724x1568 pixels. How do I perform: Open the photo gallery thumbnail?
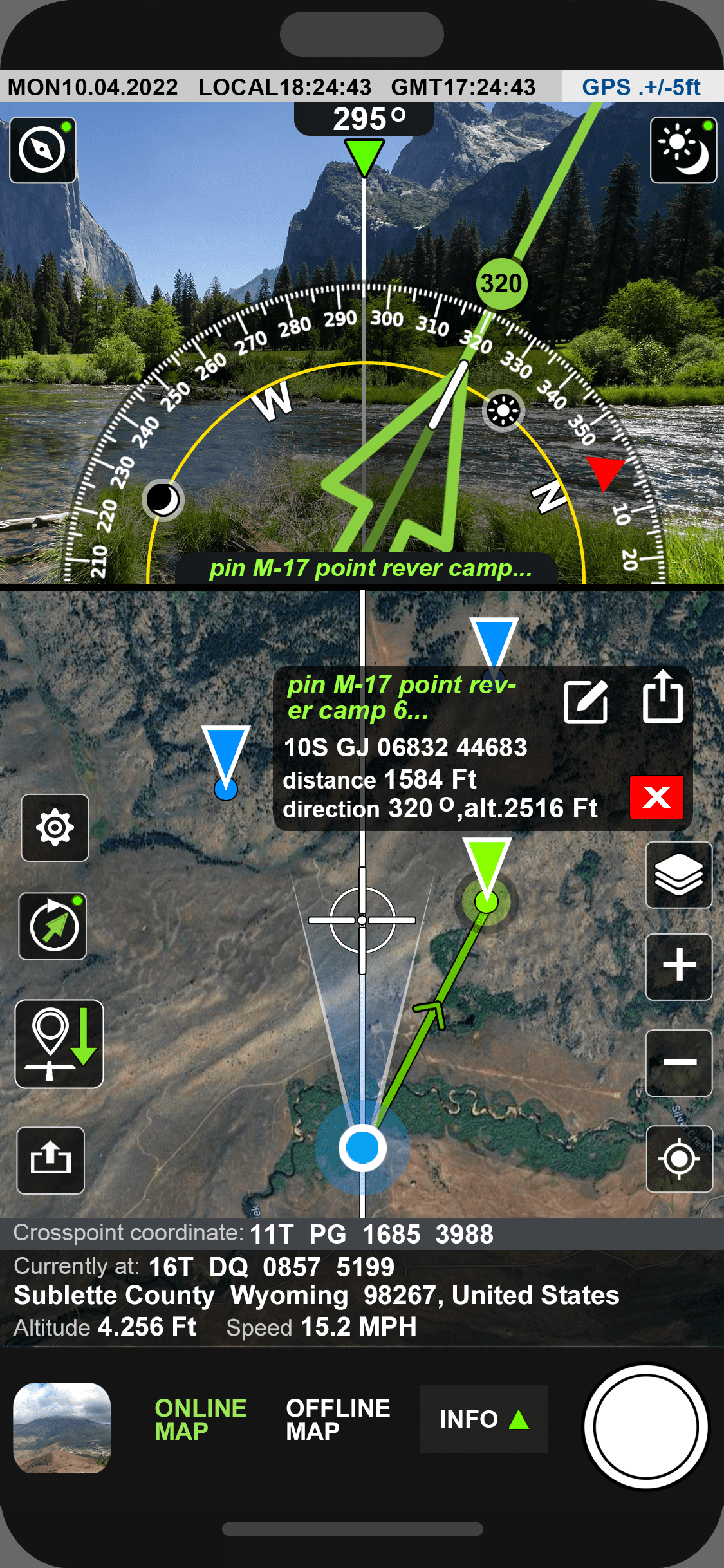(x=62, y=1428)
